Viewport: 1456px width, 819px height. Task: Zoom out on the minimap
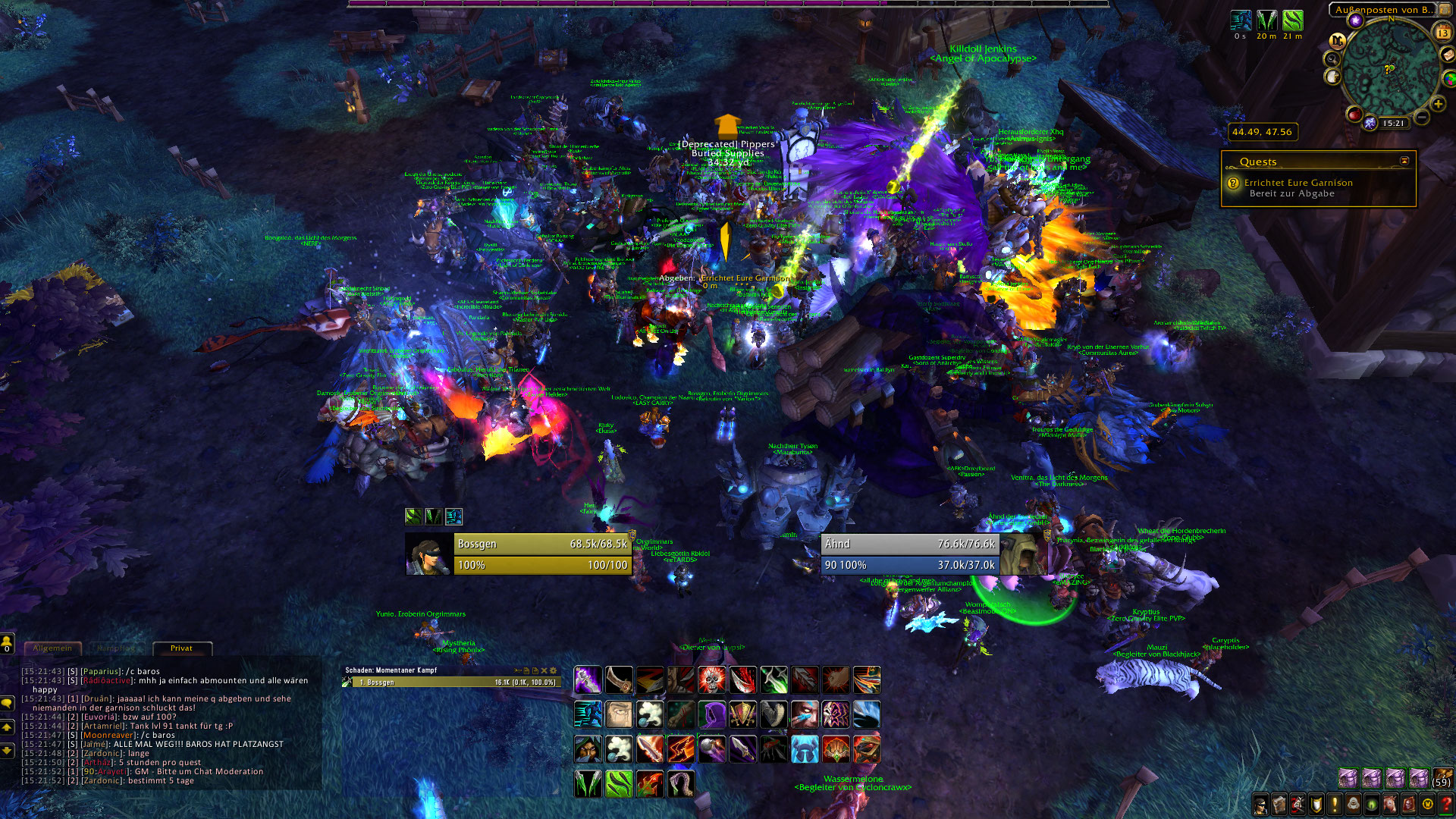click(x=1422, y=118)
